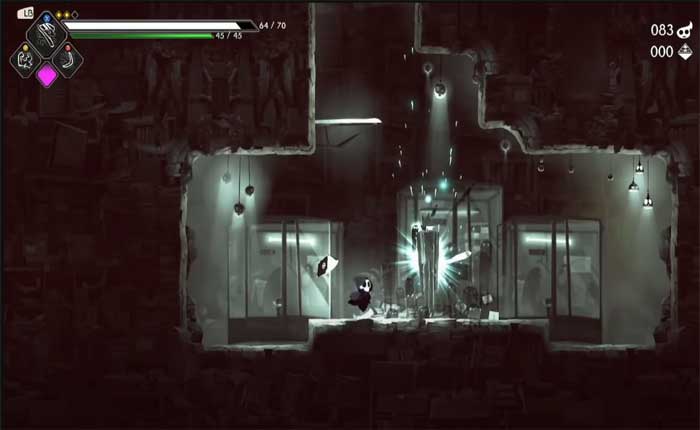The image size is (700, 430).
Task: Click the glowing pink diamond slot
Action: [x=47, y=75]
